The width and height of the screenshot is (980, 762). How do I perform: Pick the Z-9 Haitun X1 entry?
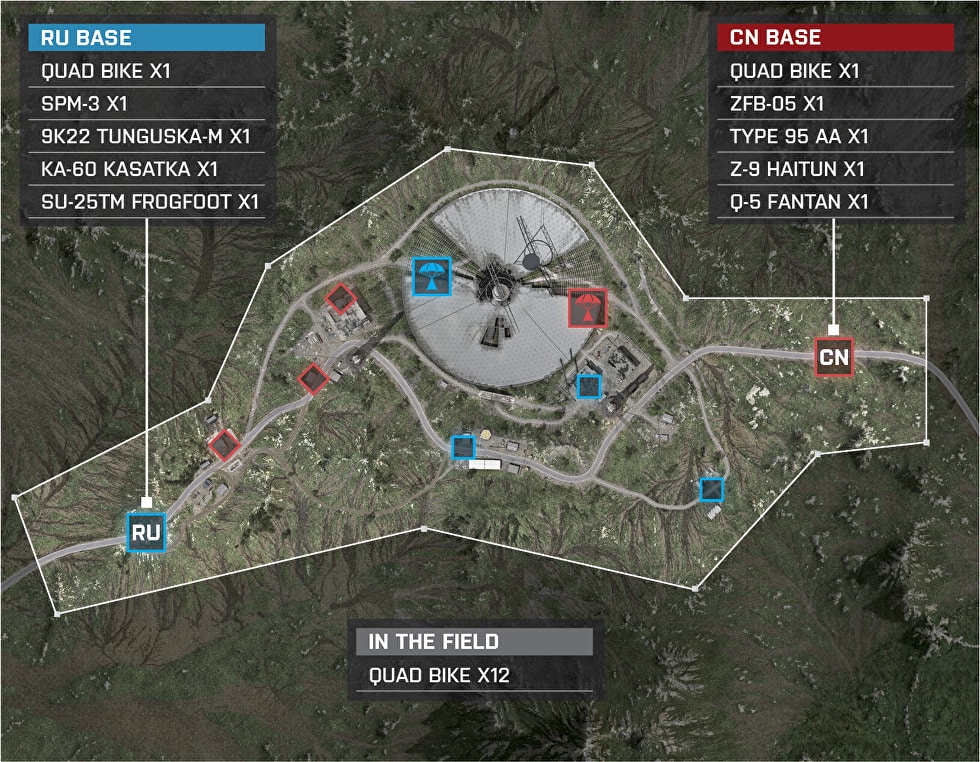835,169
